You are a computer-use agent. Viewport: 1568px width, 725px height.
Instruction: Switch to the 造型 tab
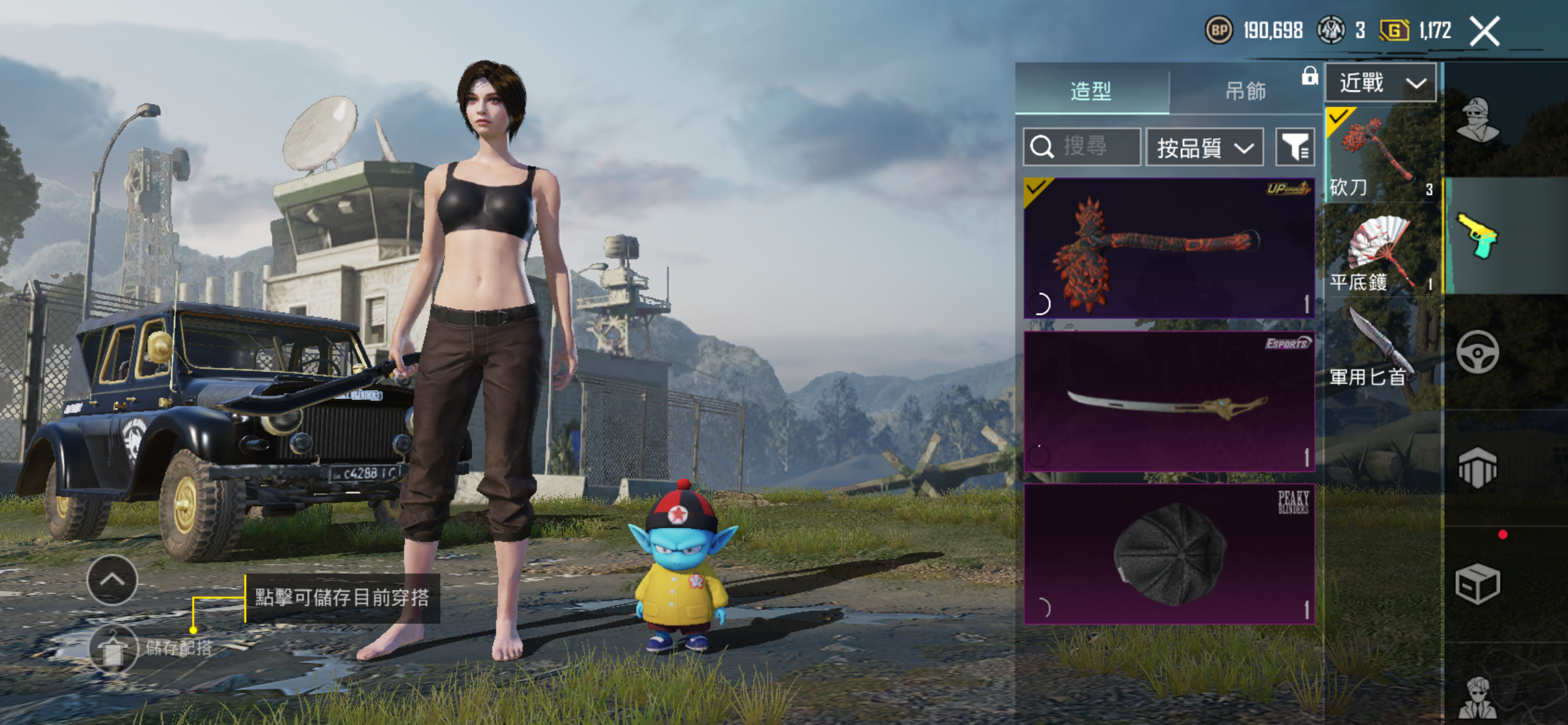tap(1091, 90)
